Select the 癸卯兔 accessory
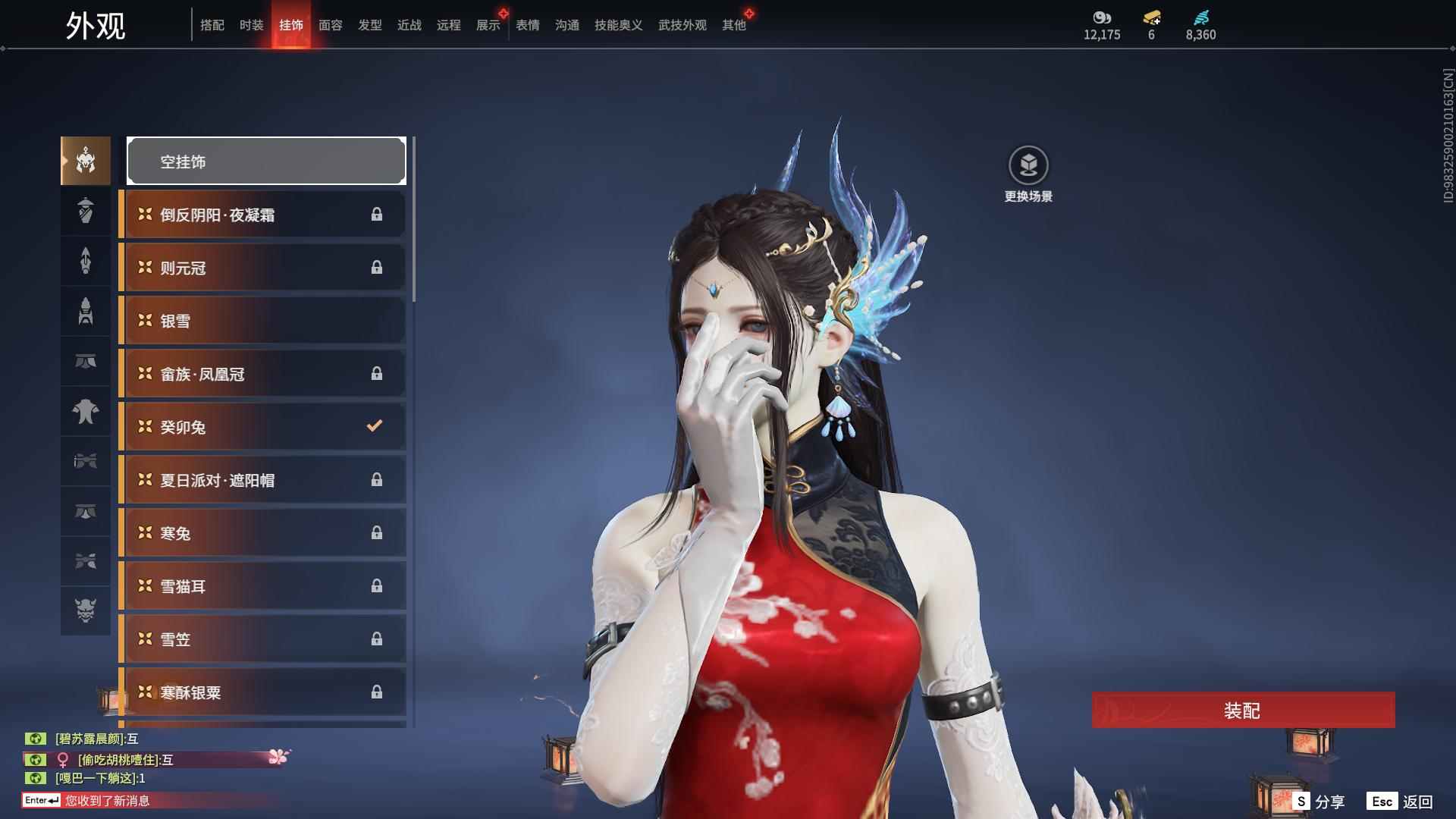Viewport: 1456px width, 819px height. [263, 427]
